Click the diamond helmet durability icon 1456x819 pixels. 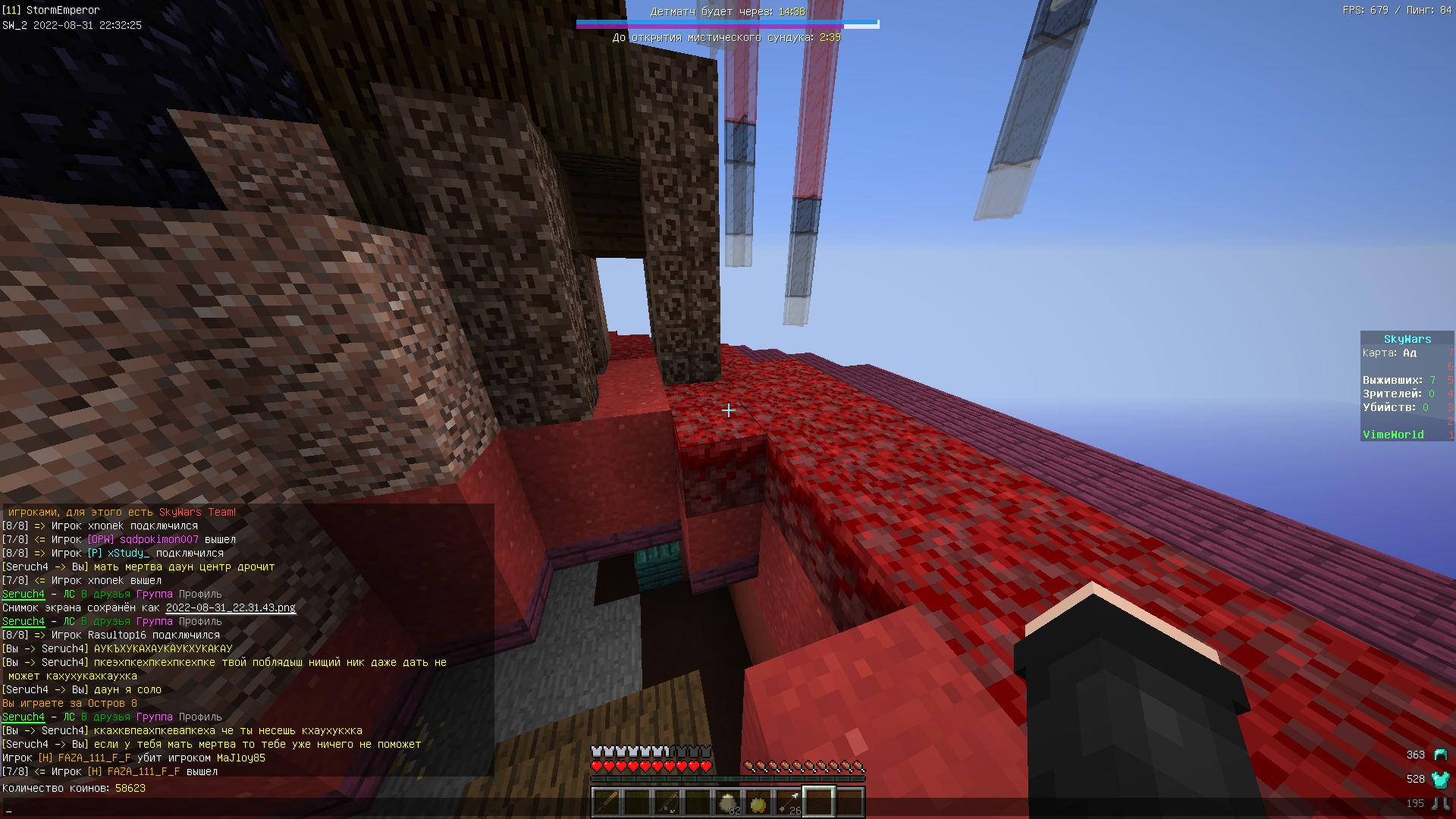pos(1439,755)
